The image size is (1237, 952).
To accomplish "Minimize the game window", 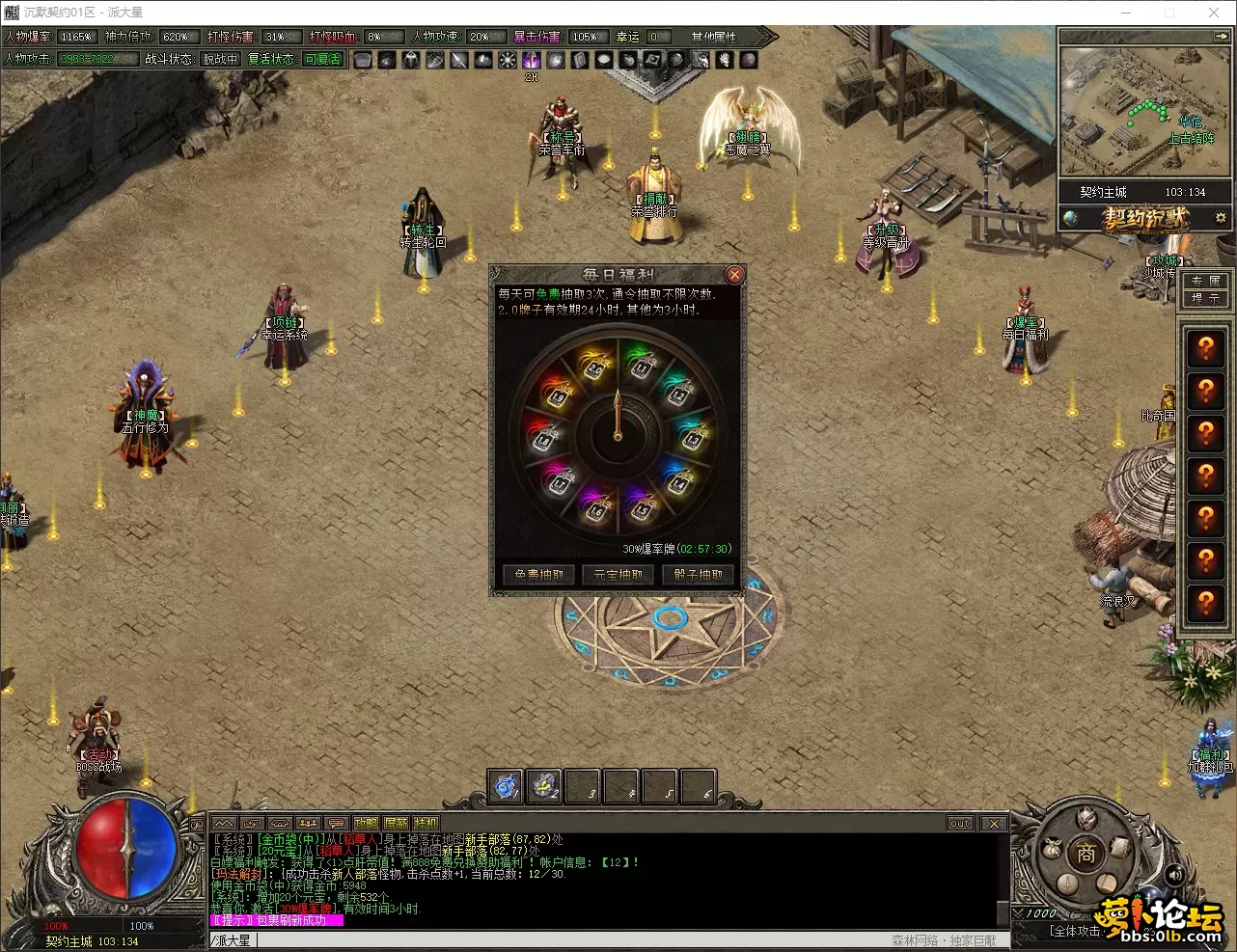I will pyautogui.click(x=1125, y=13).
